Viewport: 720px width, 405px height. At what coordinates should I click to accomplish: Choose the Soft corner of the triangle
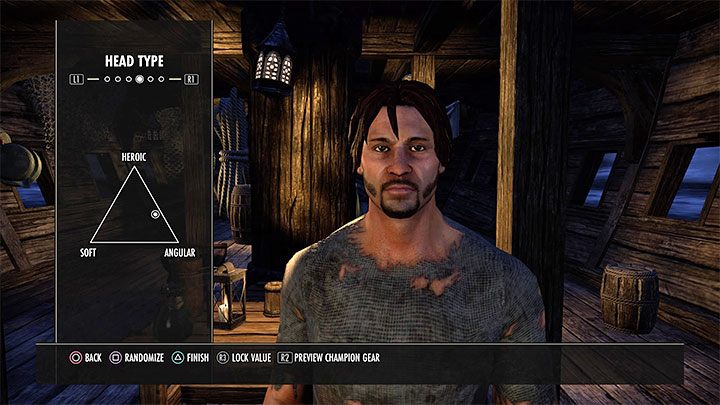pyautogui.click(x=91, y=243)
